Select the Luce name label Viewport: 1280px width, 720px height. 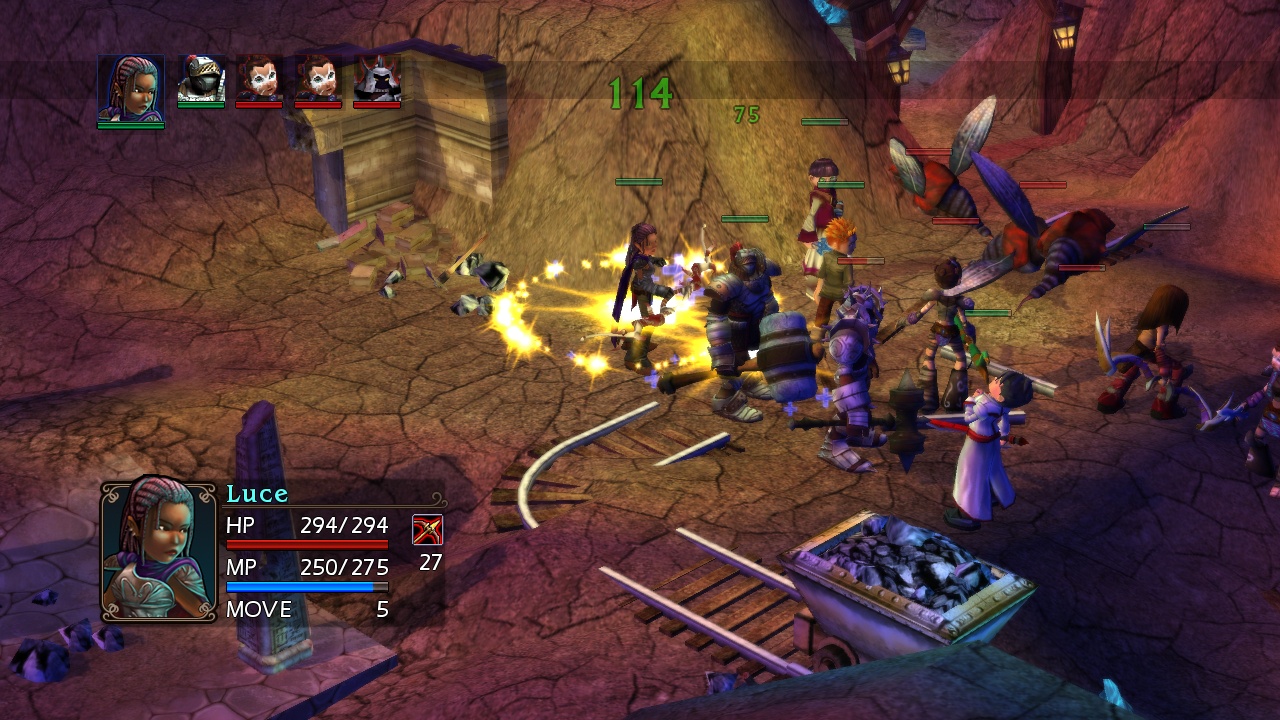[258, 493]
